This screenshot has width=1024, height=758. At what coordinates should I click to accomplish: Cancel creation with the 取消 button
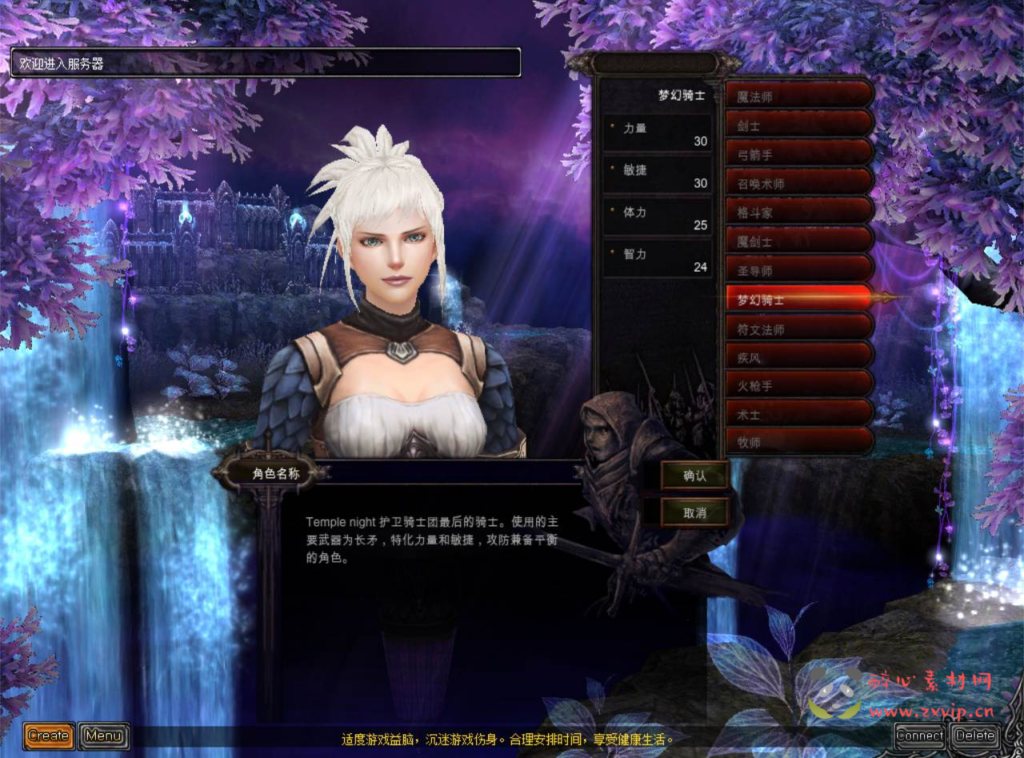tap(695, 512)
